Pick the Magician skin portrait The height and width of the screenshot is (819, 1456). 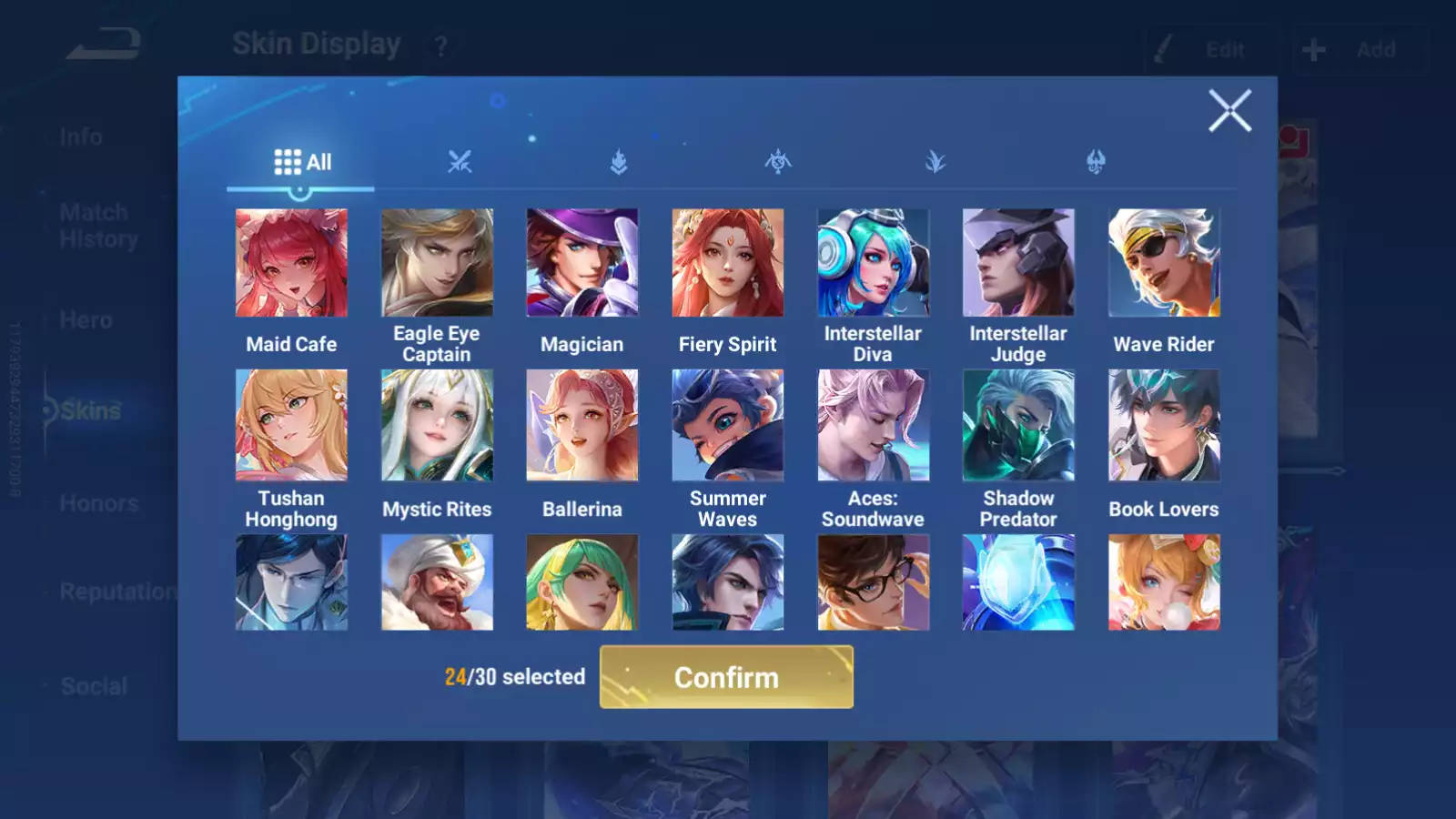coord(582,263)
